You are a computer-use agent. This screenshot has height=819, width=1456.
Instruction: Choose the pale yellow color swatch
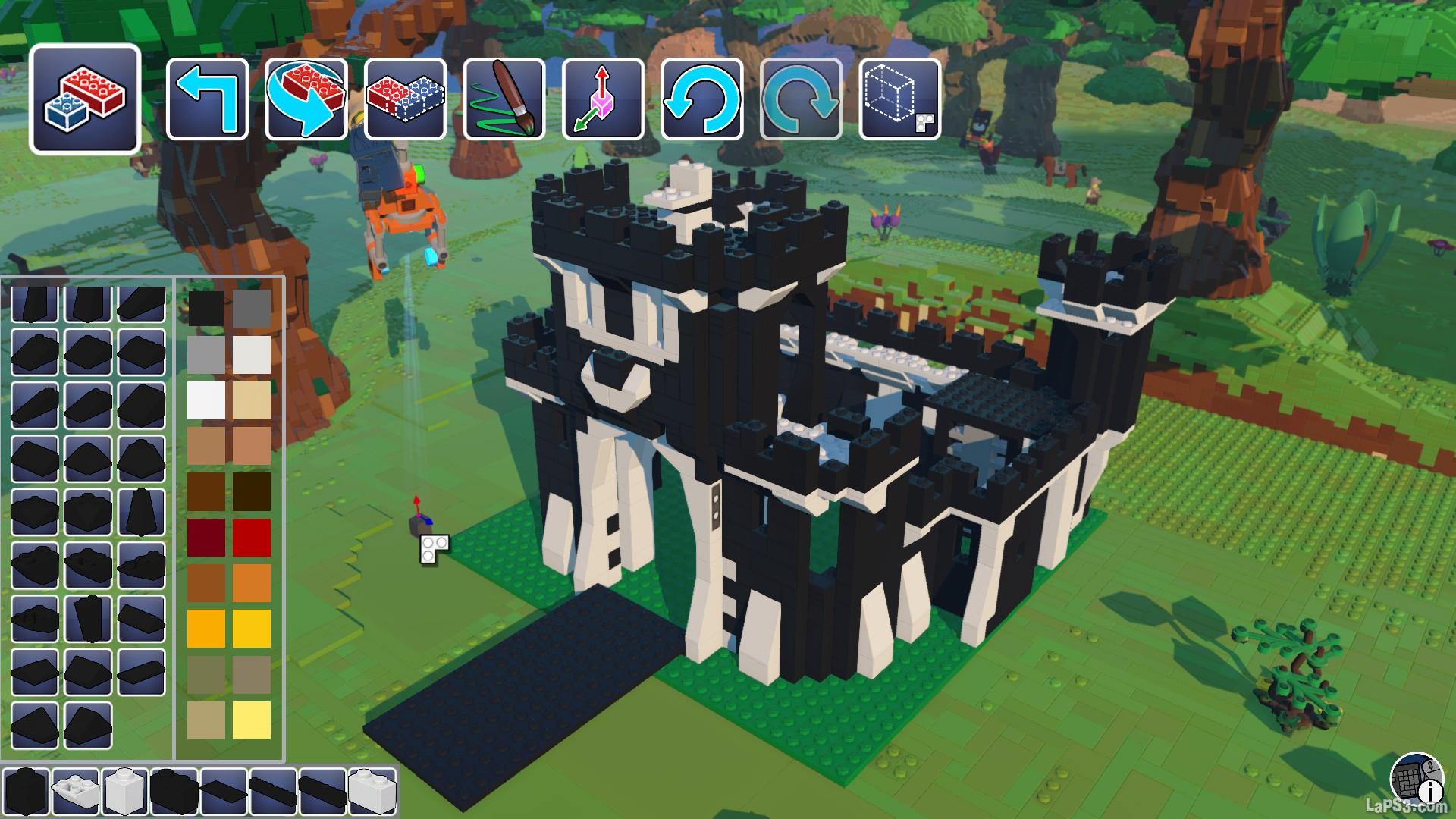pyautogui.click(x=252, y=720)
